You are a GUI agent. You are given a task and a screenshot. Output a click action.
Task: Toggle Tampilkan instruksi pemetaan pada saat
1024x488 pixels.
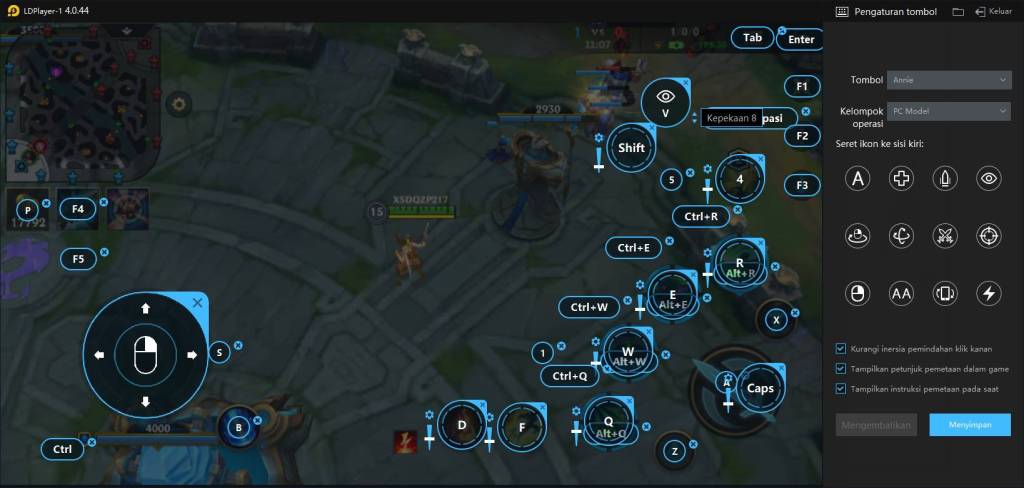[841, 389]
